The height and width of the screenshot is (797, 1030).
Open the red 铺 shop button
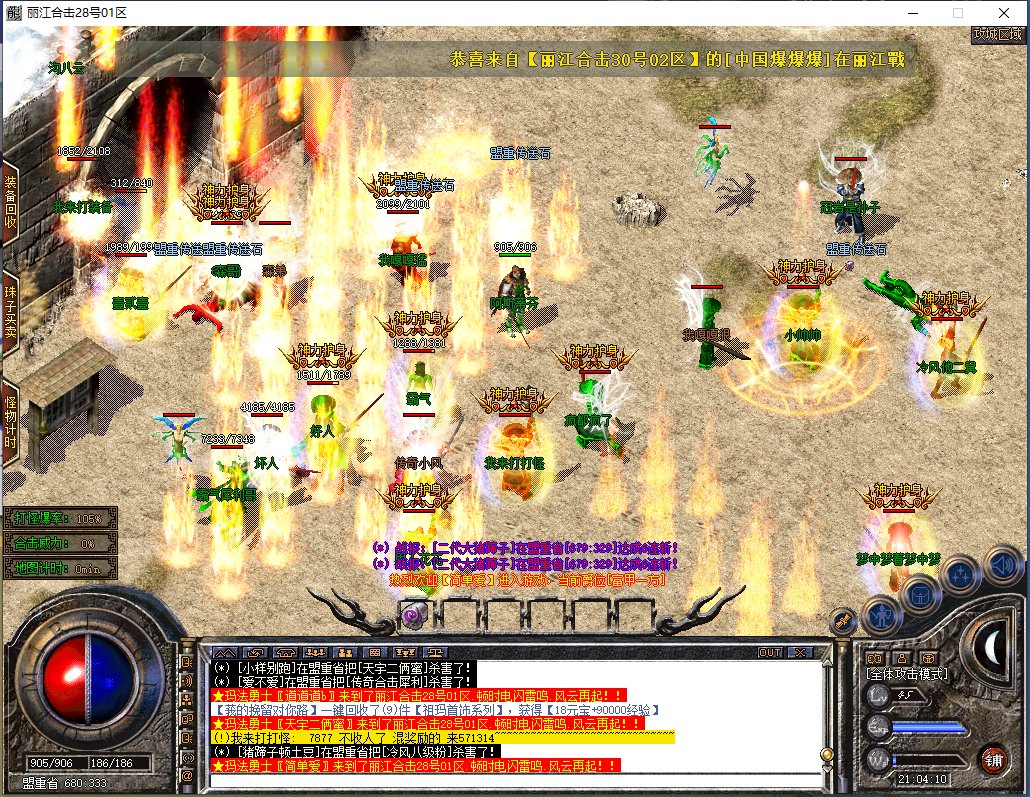[x=993, y=759]
